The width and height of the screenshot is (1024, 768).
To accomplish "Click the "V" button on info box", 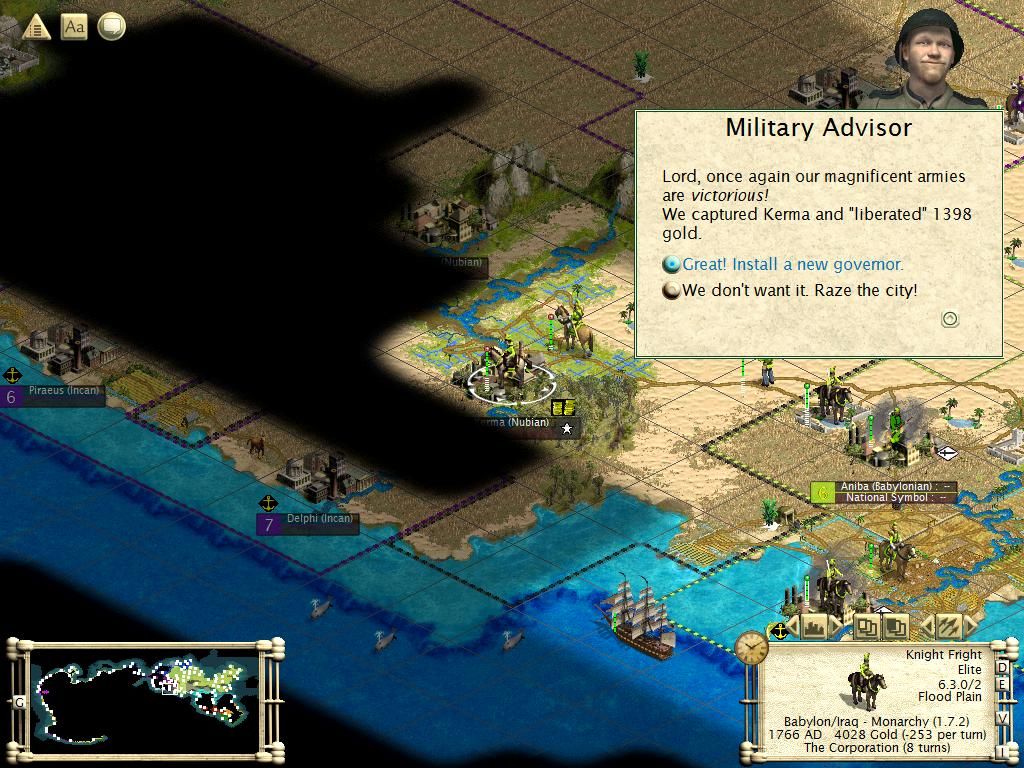I will point(1003,717).
